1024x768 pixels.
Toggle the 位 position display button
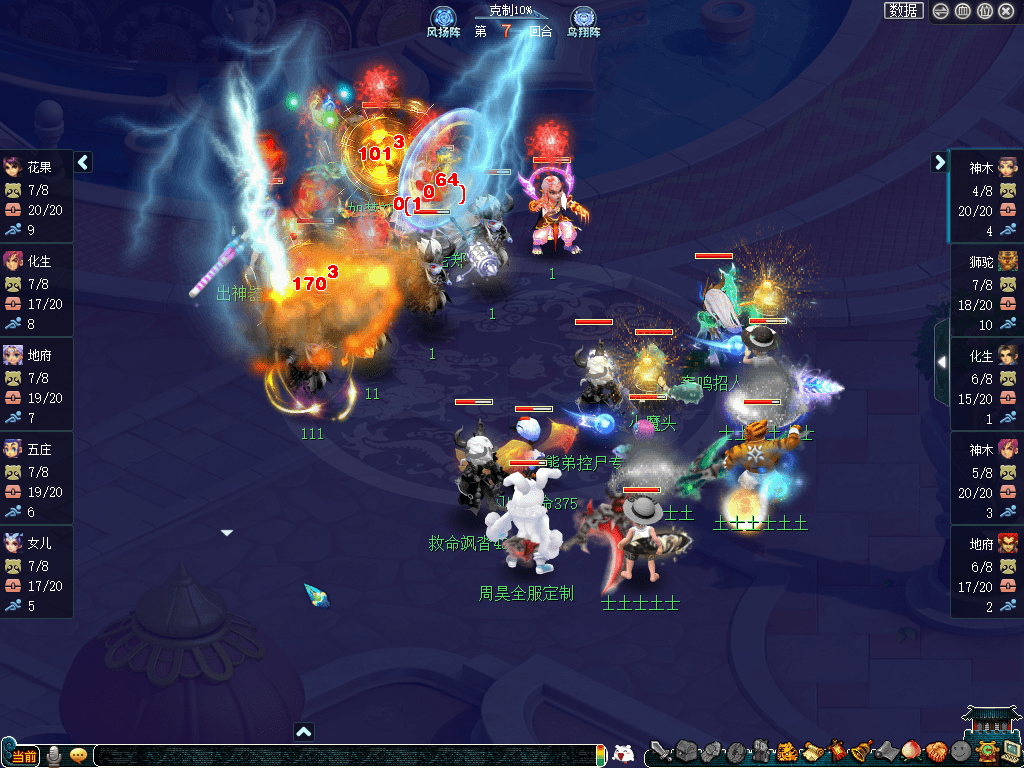pyautogui.click(x=984, y=11)
